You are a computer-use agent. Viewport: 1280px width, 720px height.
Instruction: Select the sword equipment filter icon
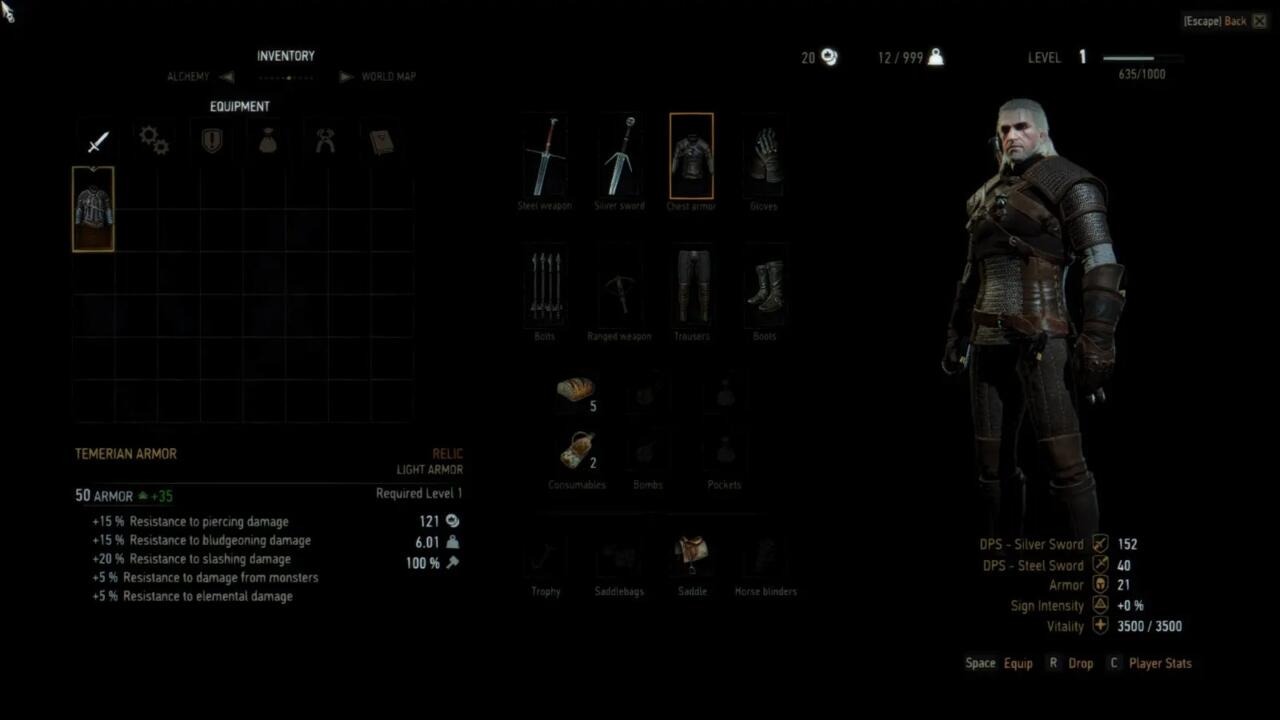(x=96, y=141)
